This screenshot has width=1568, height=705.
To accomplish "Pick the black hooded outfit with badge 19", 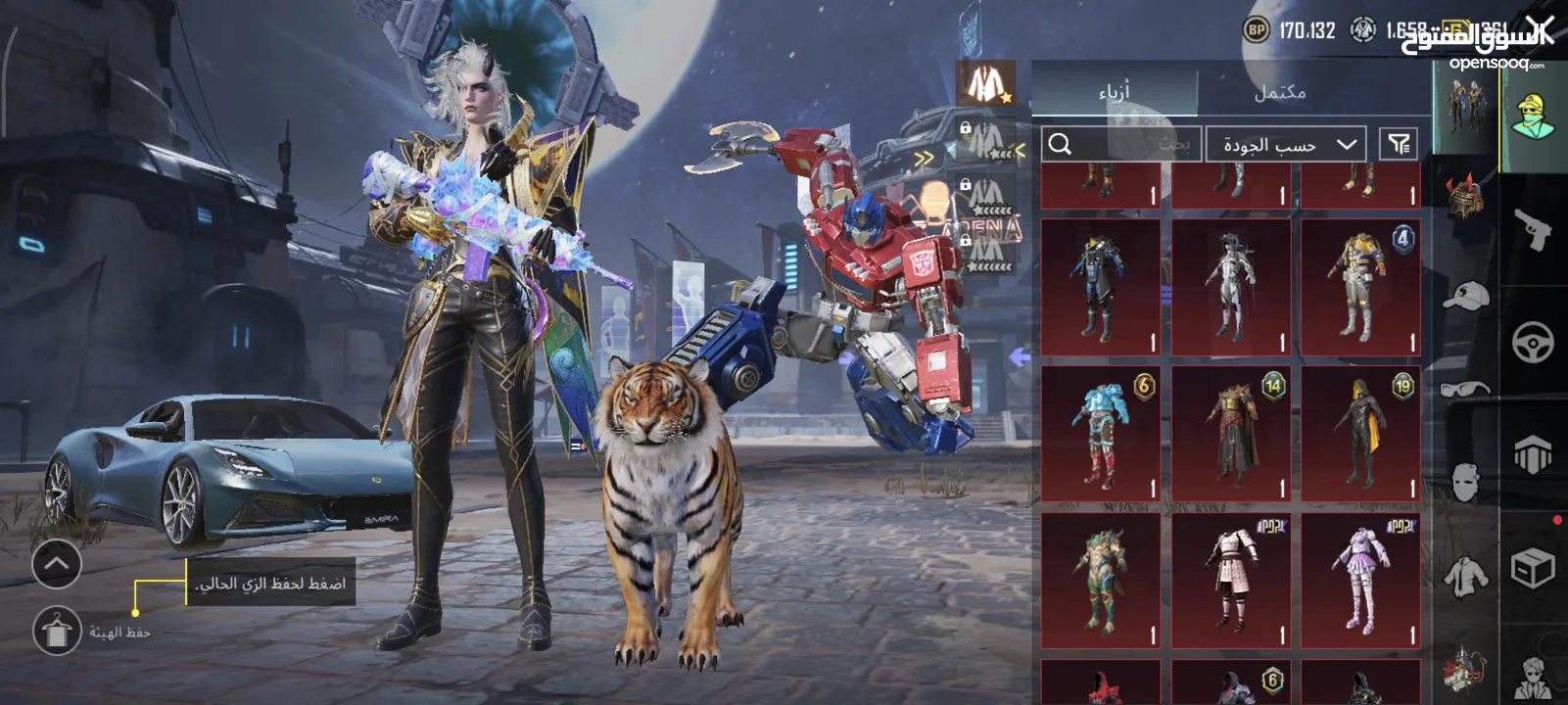I will point(1360,434).
